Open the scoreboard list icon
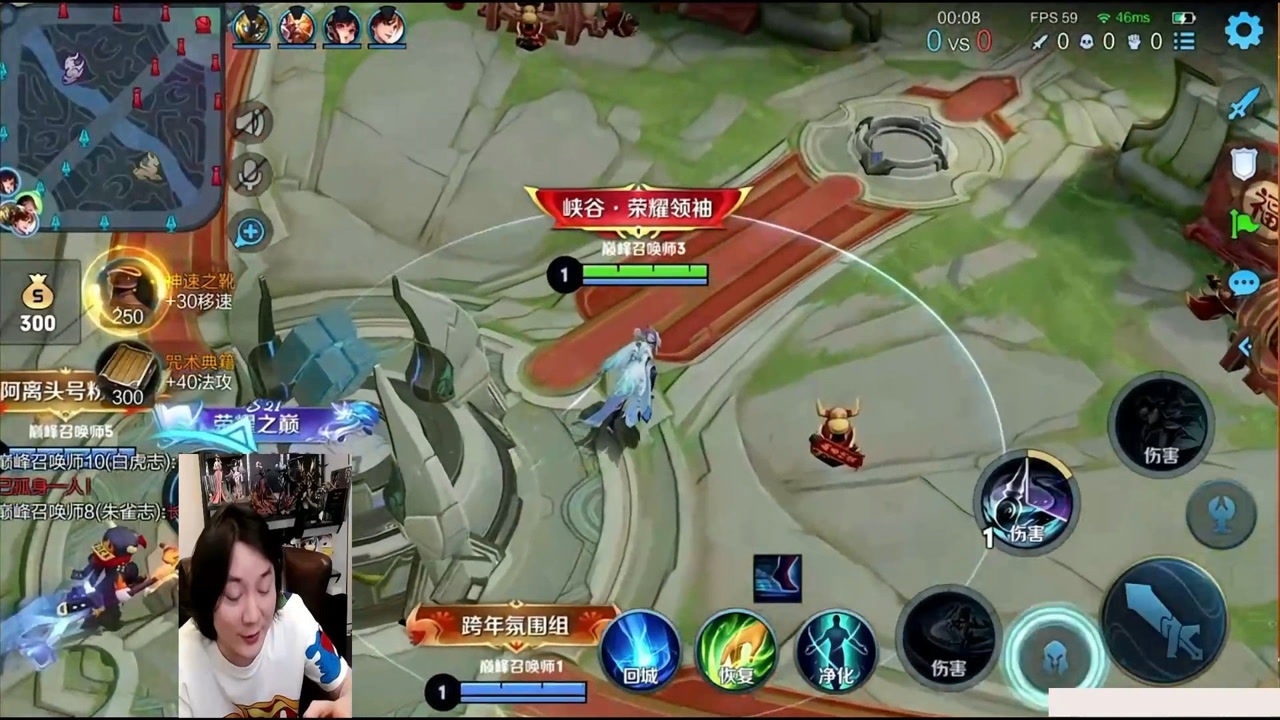1280x720 pixels. point(1185,42)
